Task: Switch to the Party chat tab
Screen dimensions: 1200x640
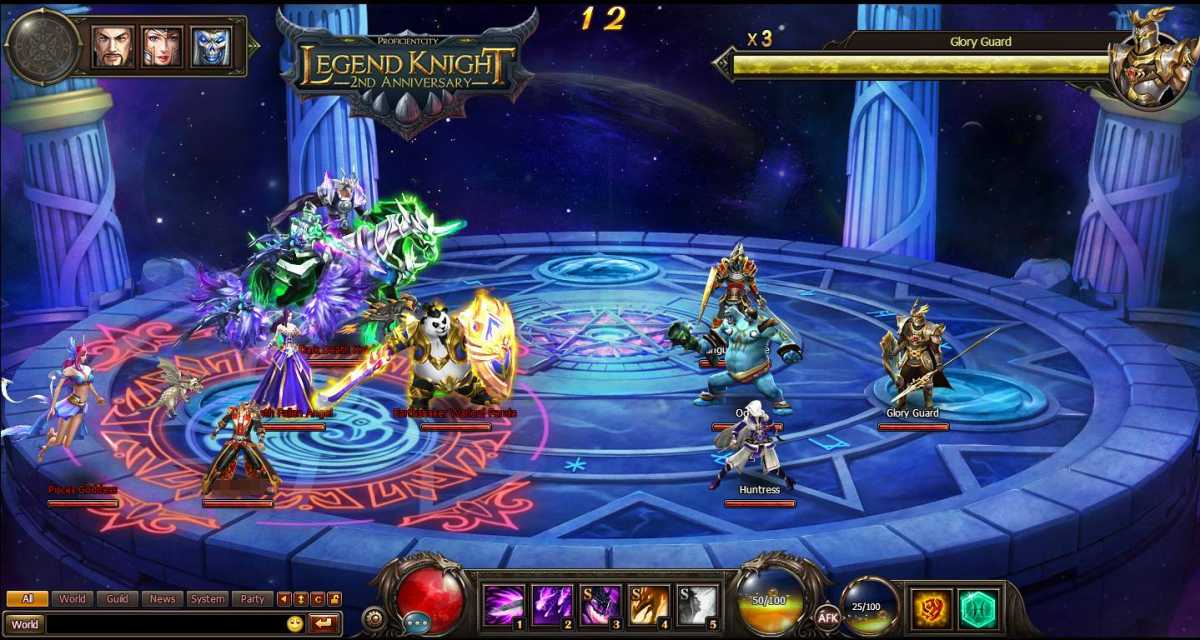Action: tap(253, 599)
